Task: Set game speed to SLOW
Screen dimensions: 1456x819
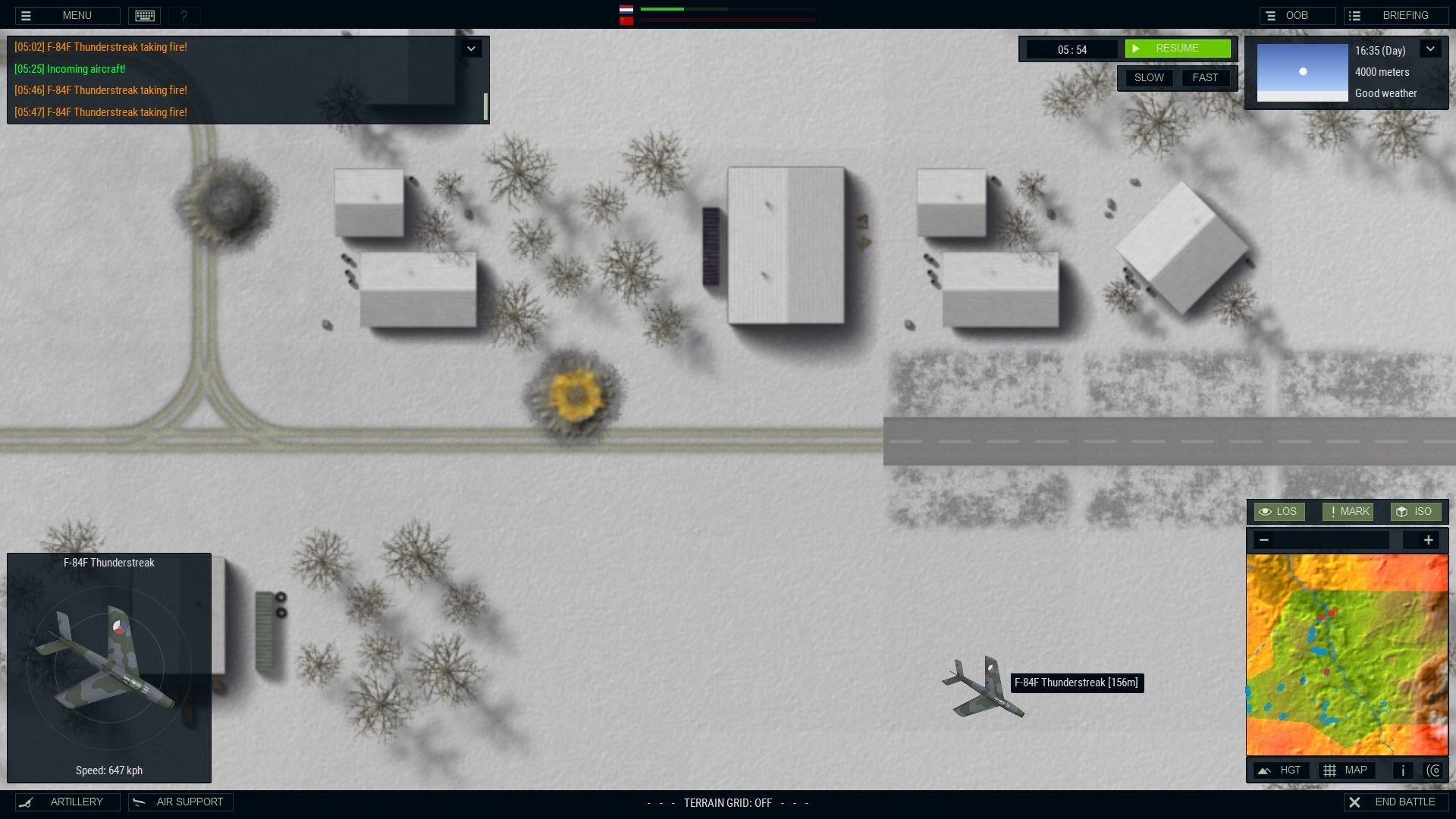Action: tap(1149, 78)
